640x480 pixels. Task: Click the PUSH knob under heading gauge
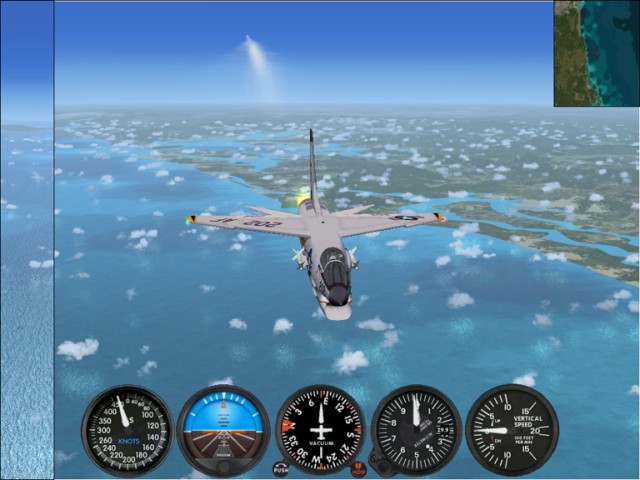pos(280,468)
